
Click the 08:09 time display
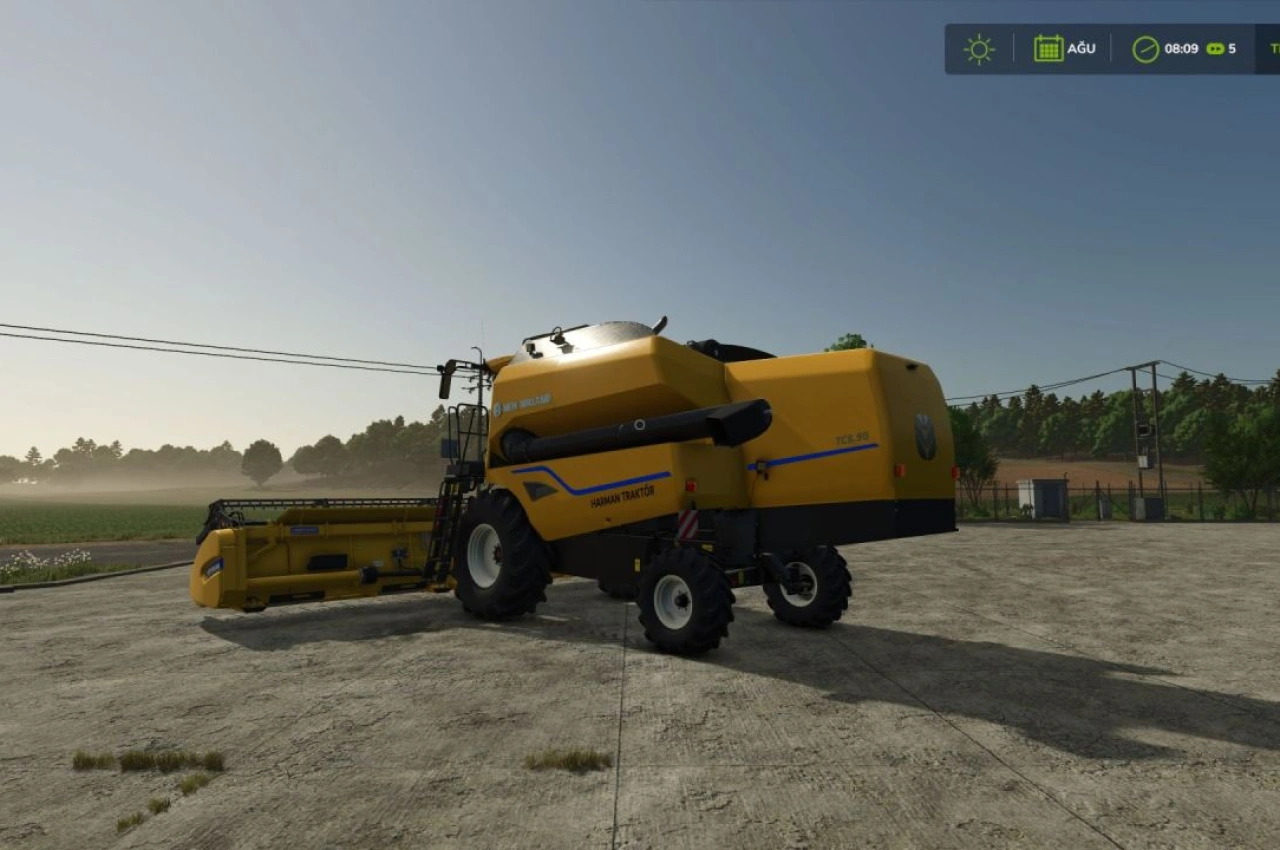(x=1182, y=48)
